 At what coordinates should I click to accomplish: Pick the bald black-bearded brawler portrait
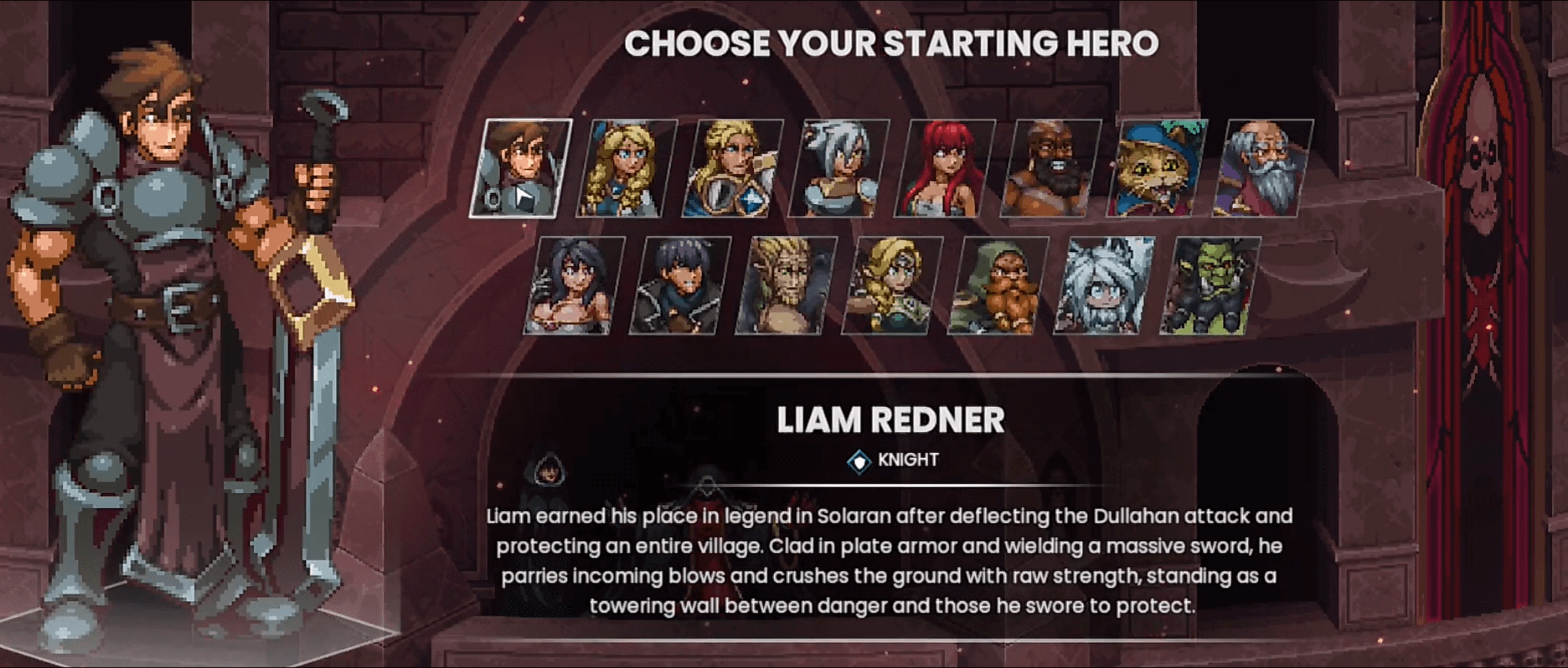1051,168
